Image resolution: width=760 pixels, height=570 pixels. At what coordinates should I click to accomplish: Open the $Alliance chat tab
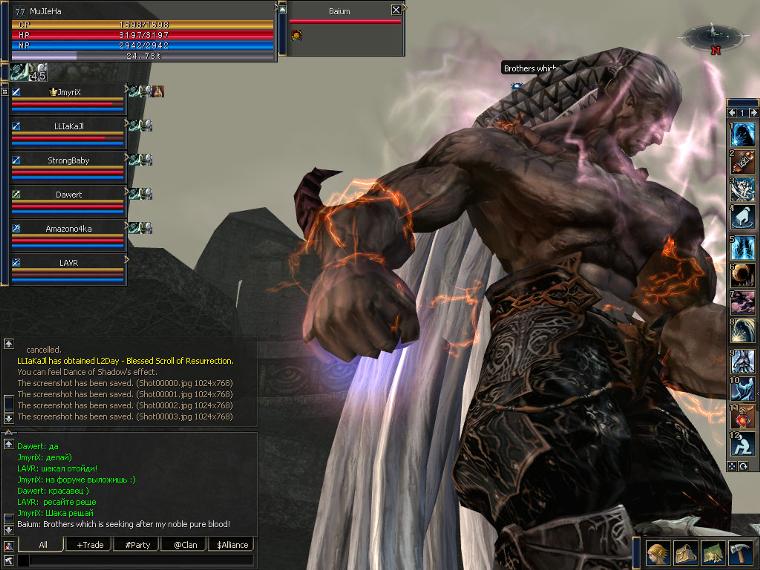pos(230,545)
